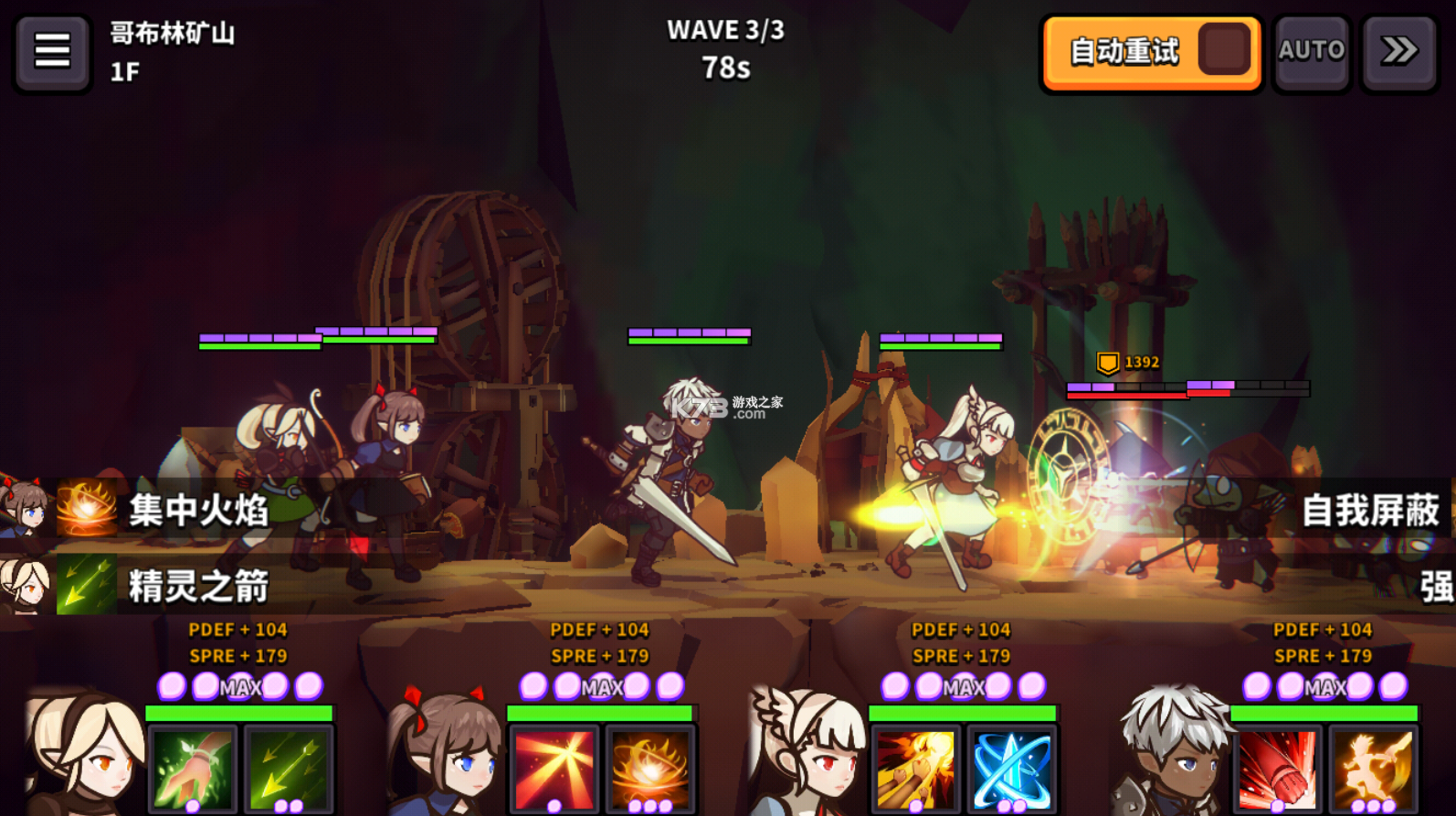Open the hamburger menu
This screenshot has height=816, width=1456.
click(52, 51)
